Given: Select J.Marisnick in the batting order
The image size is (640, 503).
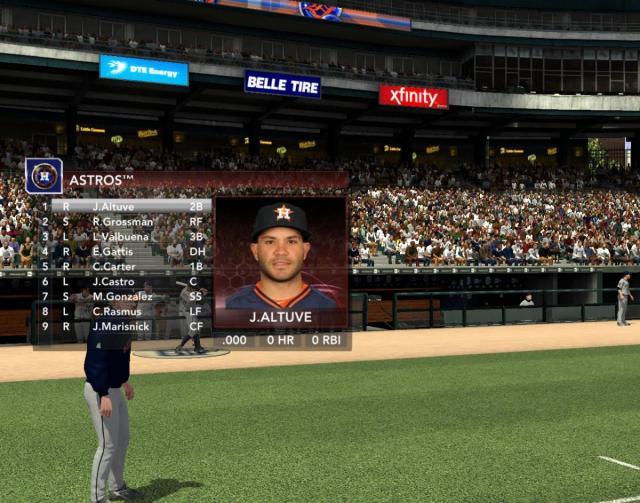Looking at the screenshot, I should click(x=125, y=326).
